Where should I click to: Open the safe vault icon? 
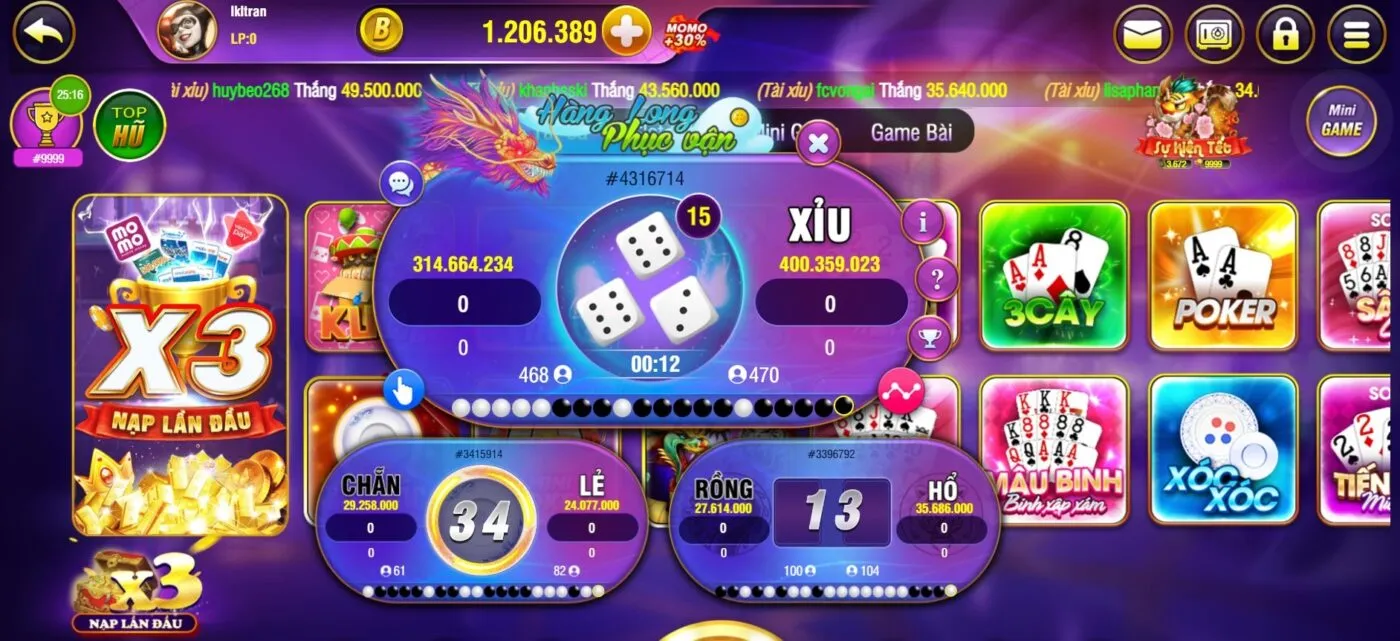click(x=1214, y=34)
